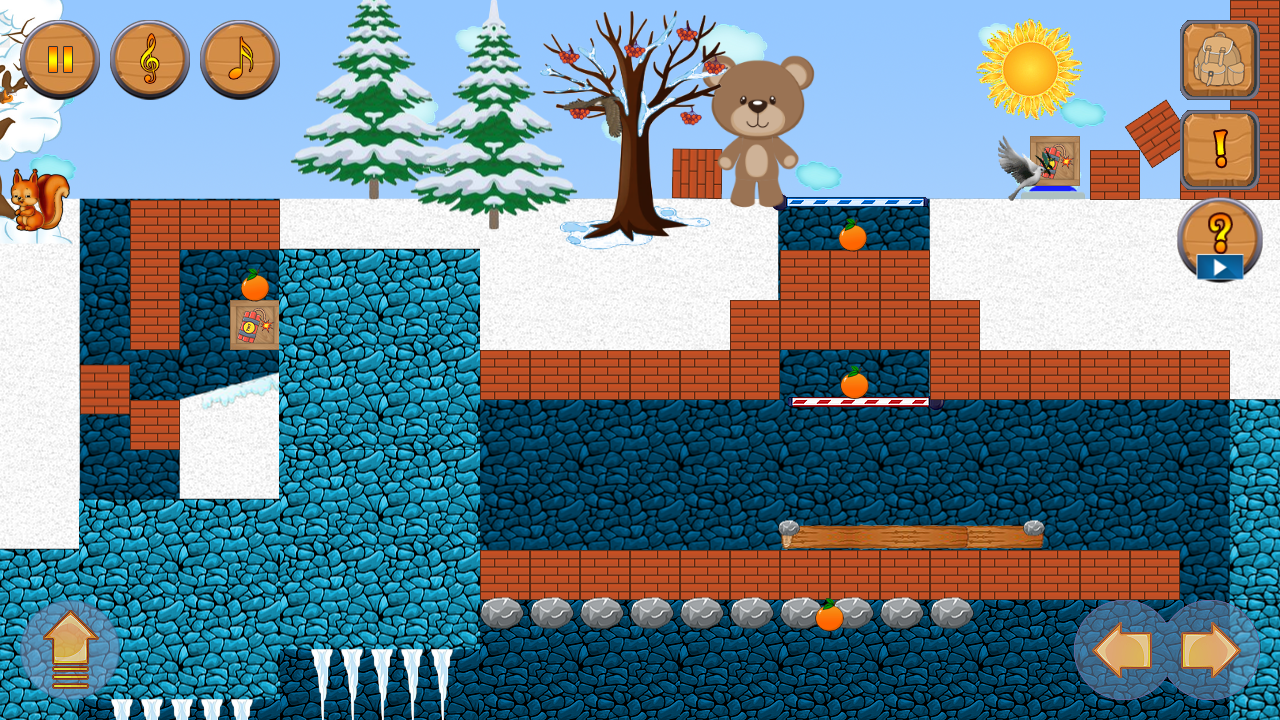The width and height of the screenshot is (1280, 720).
Task: Toggle the background music with treble clef button
Action: coord(150,60)
